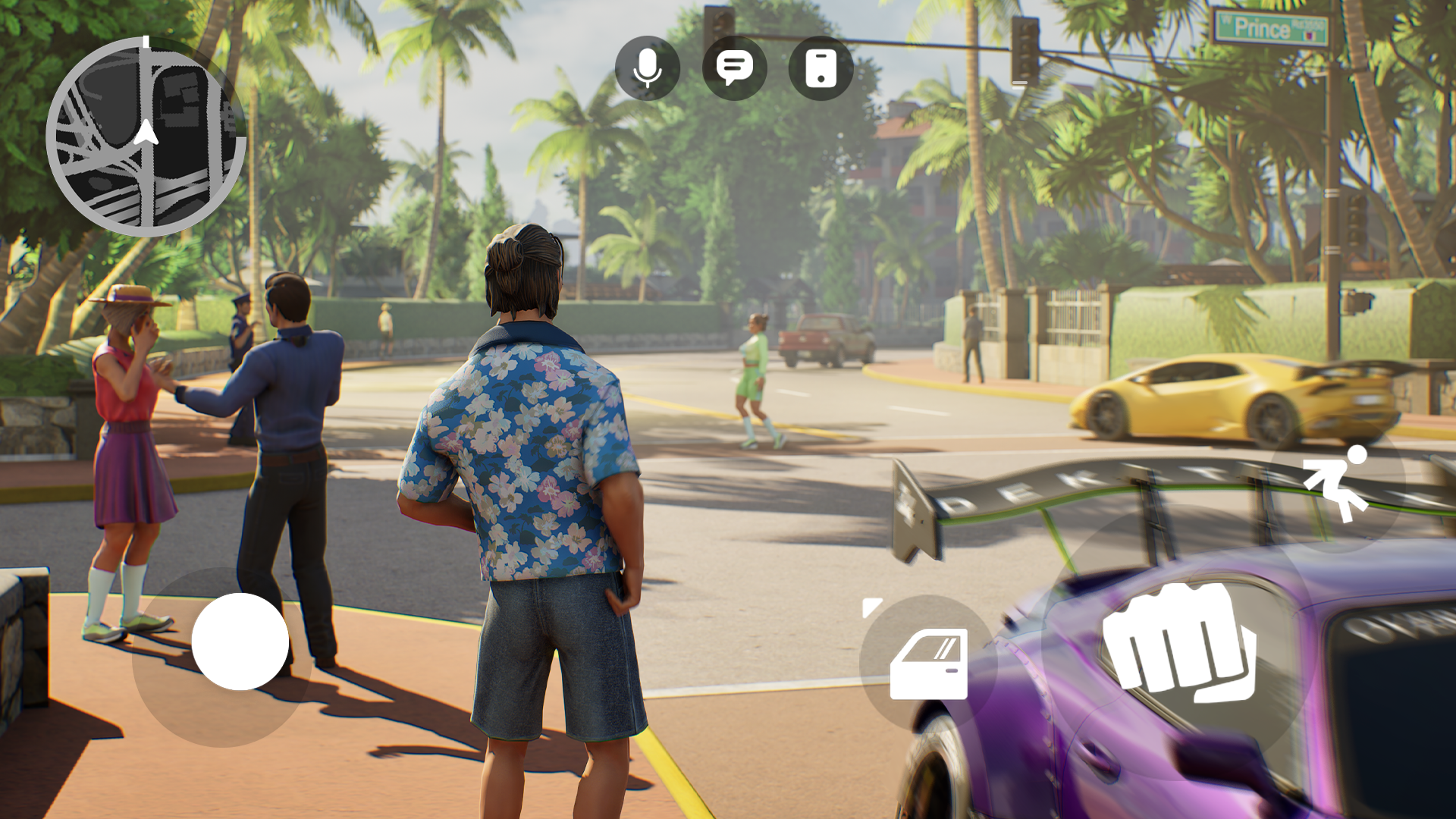The image size is (1456, 819).
Task: Toggle the microphone voice chat
Action: (x=647, y=68)
